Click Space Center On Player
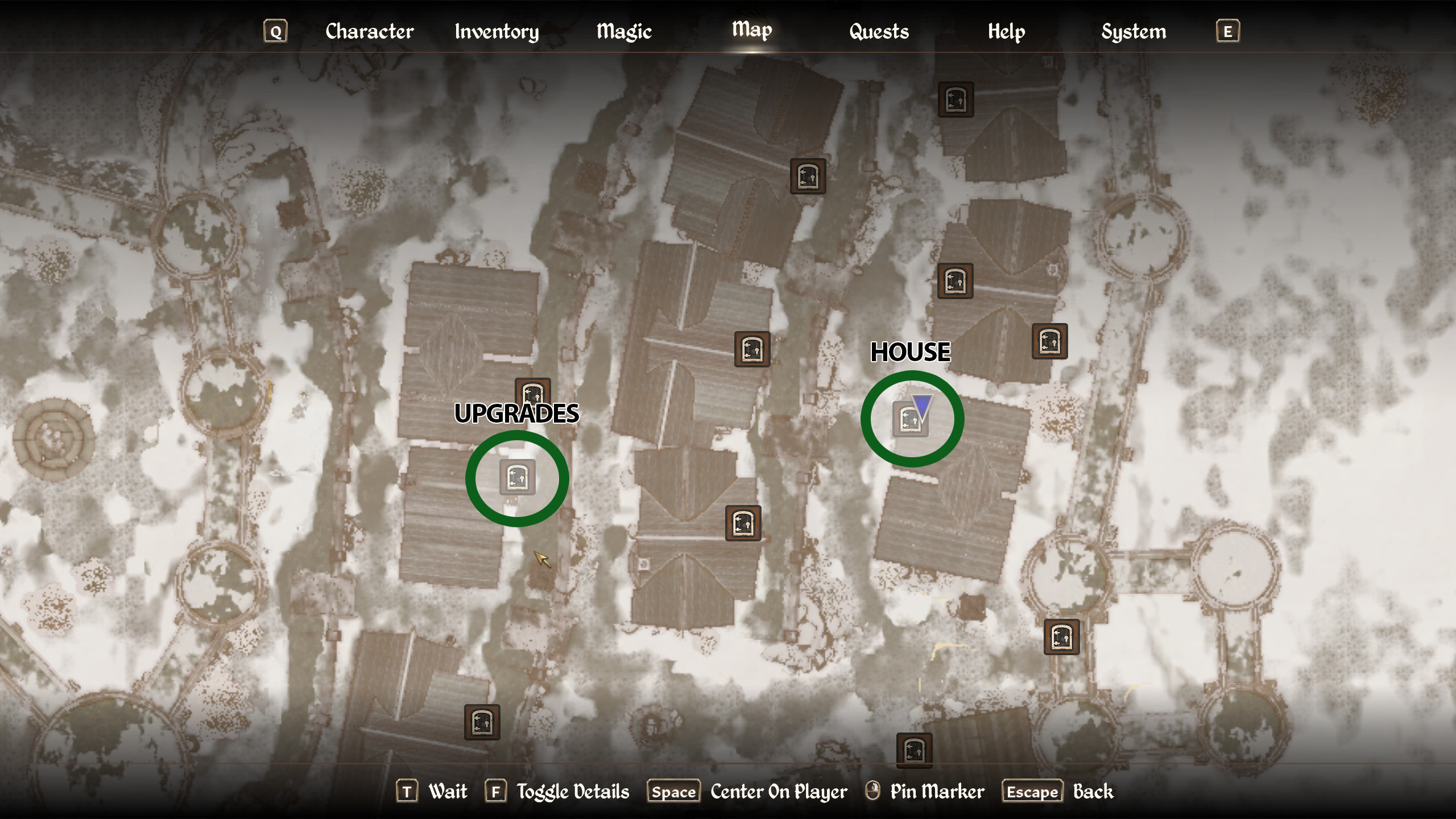Screen dimensions: 1456x819 (674, 791)
